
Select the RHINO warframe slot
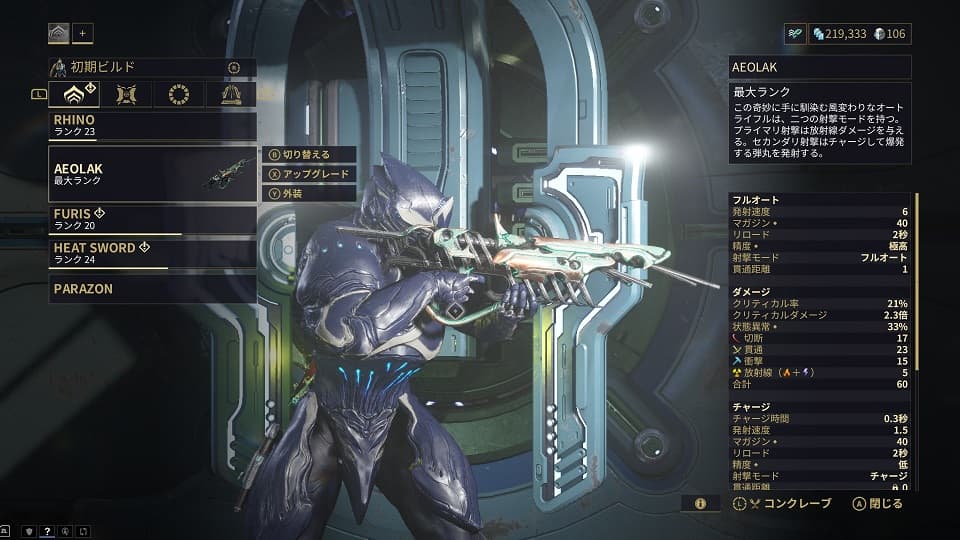click(152, 125)
